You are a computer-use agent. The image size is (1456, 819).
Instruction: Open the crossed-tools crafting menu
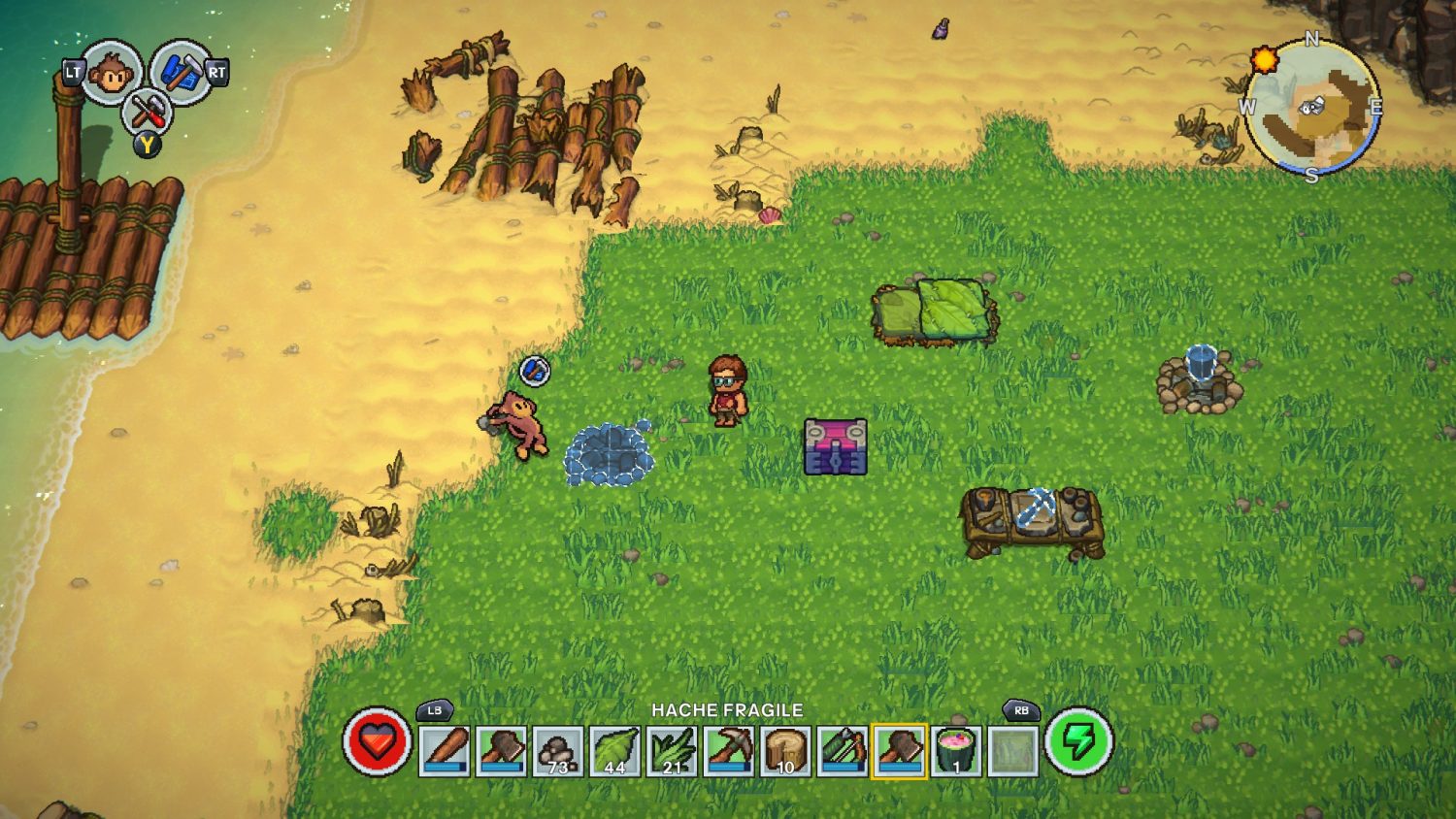click(147, 111)
